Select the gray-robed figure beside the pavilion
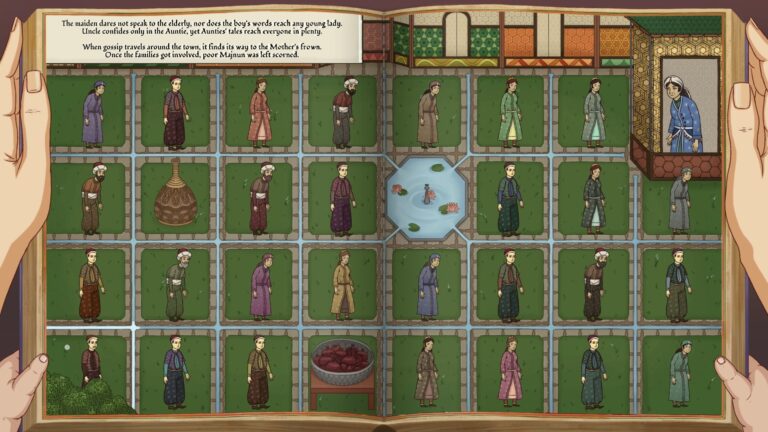Image resolution: width=768 pixels, height=432 pixels. (681, 199)
